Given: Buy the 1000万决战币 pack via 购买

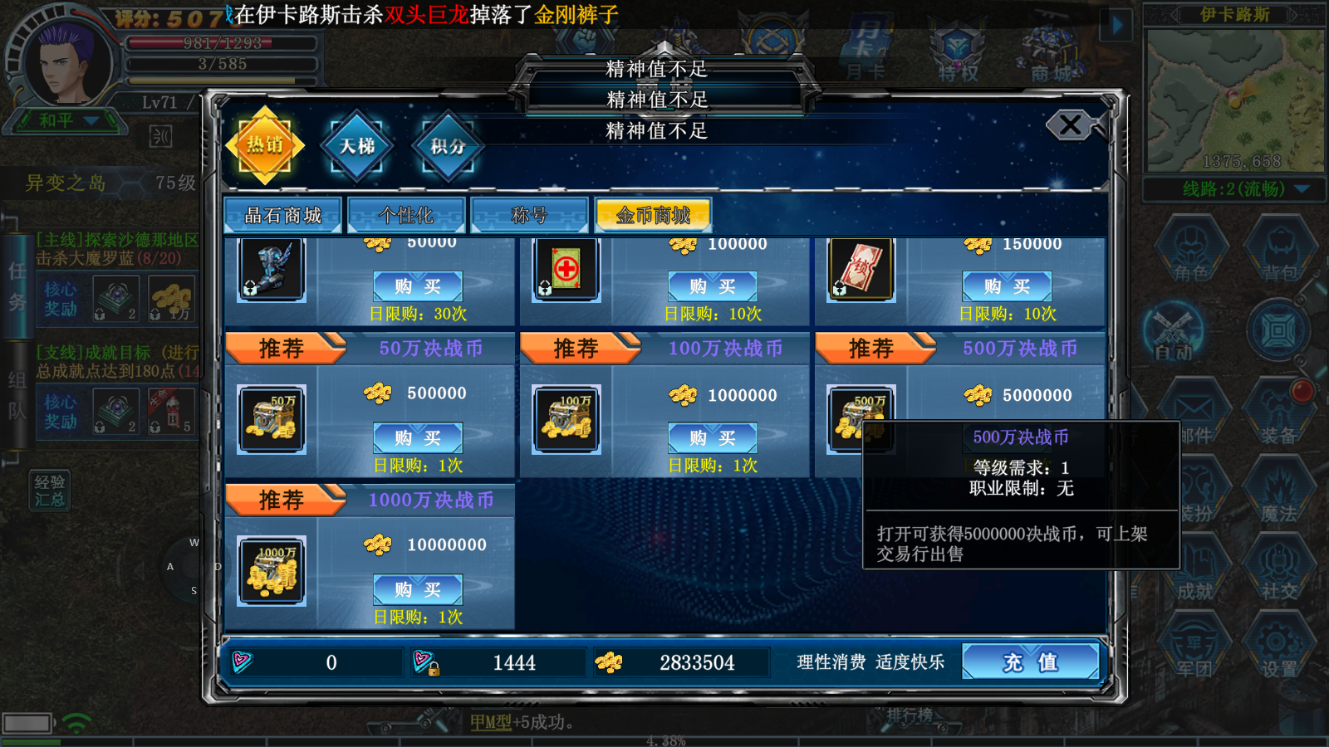Looking at the screenshot, I should [x=417, y=589].
